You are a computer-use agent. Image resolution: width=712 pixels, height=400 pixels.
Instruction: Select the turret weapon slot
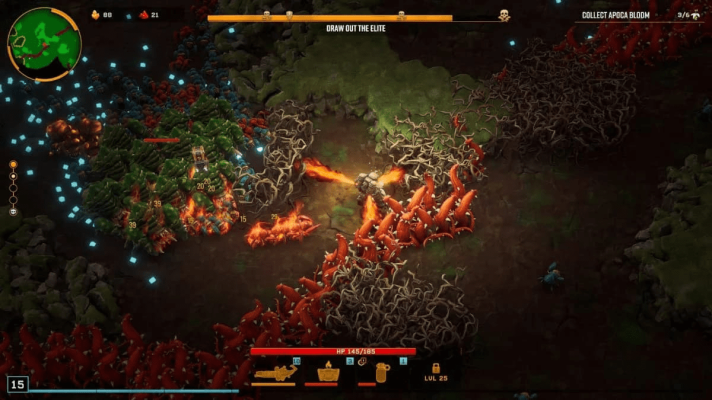327,372
